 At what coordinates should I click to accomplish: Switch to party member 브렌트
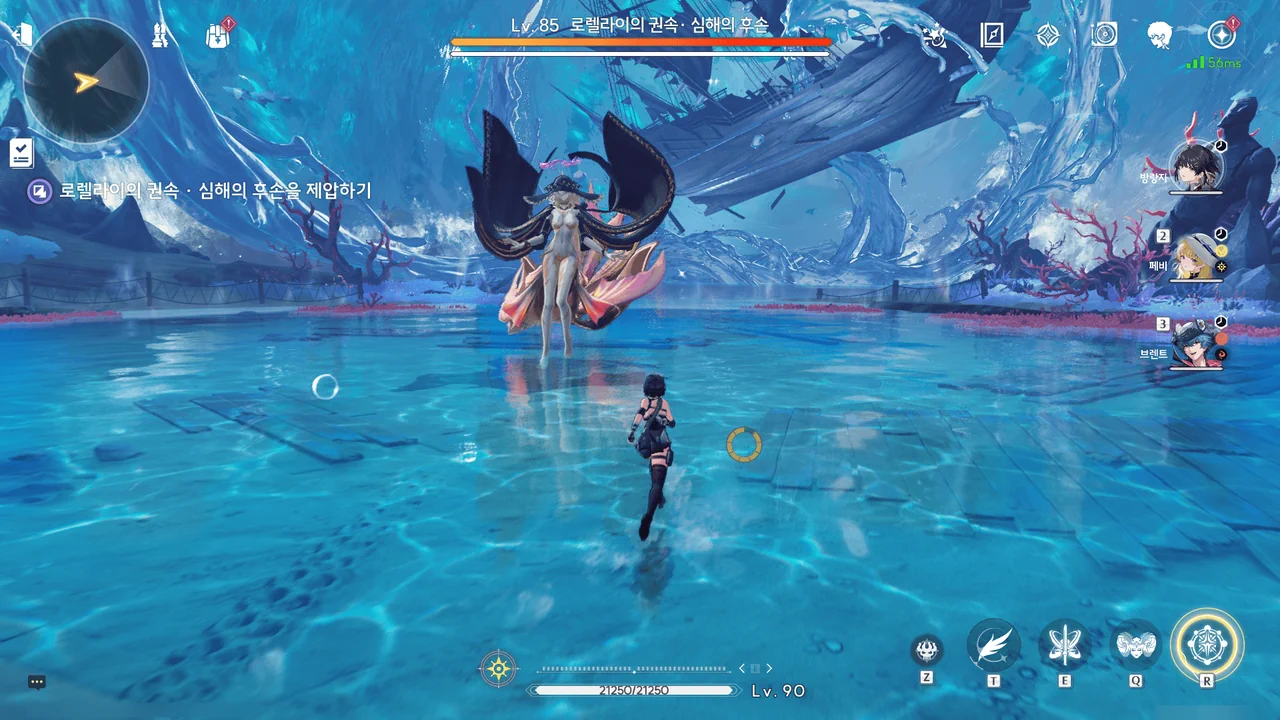(1197, 344)
